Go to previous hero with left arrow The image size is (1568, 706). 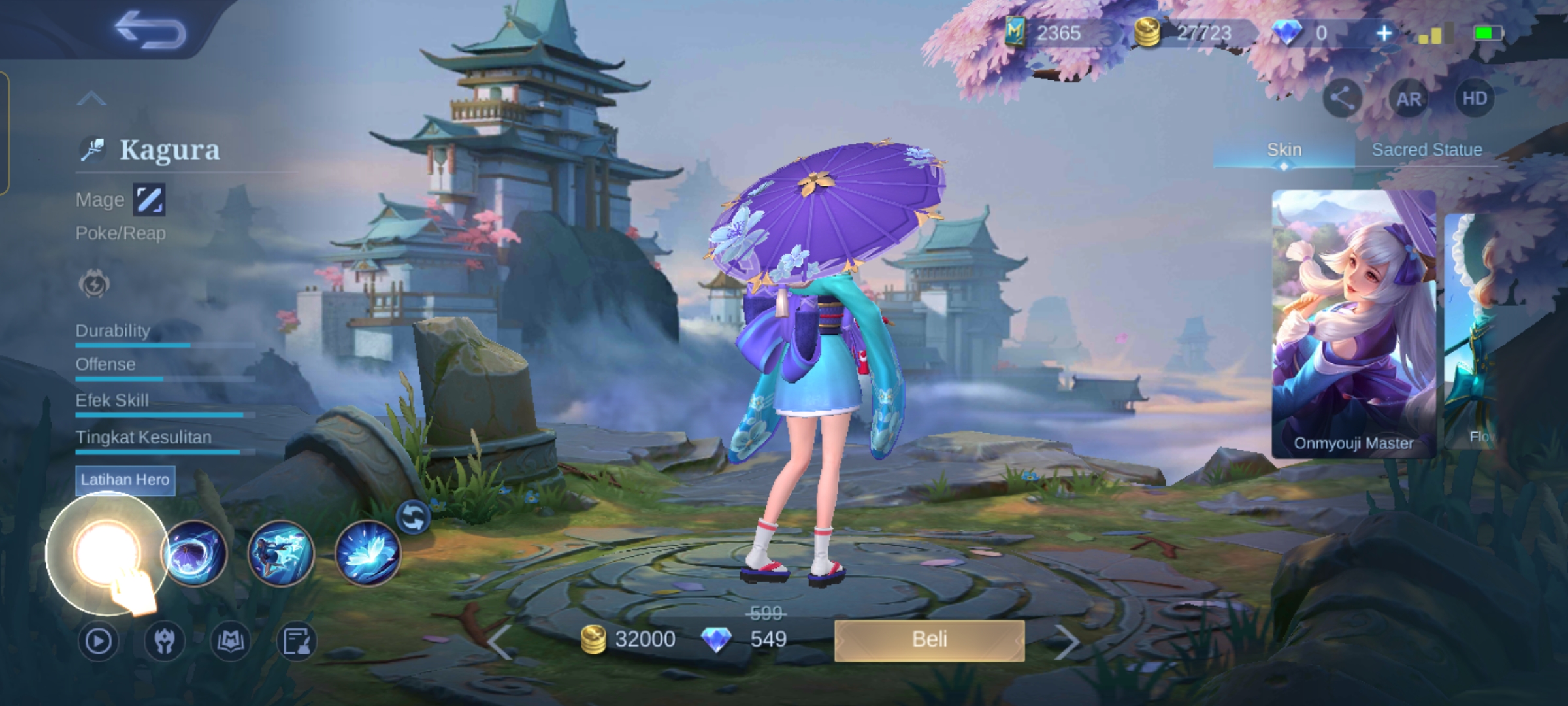[x=500, y=643]
